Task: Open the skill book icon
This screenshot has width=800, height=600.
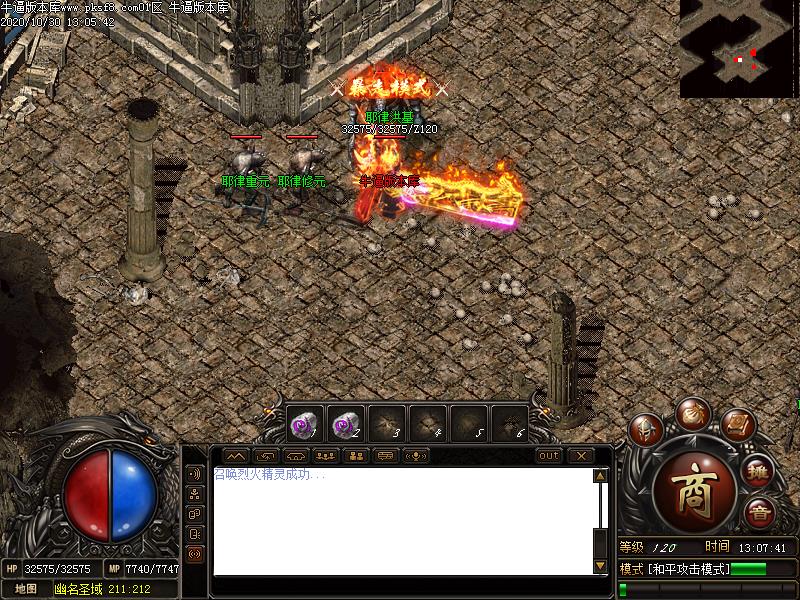Action: (736, 424)
